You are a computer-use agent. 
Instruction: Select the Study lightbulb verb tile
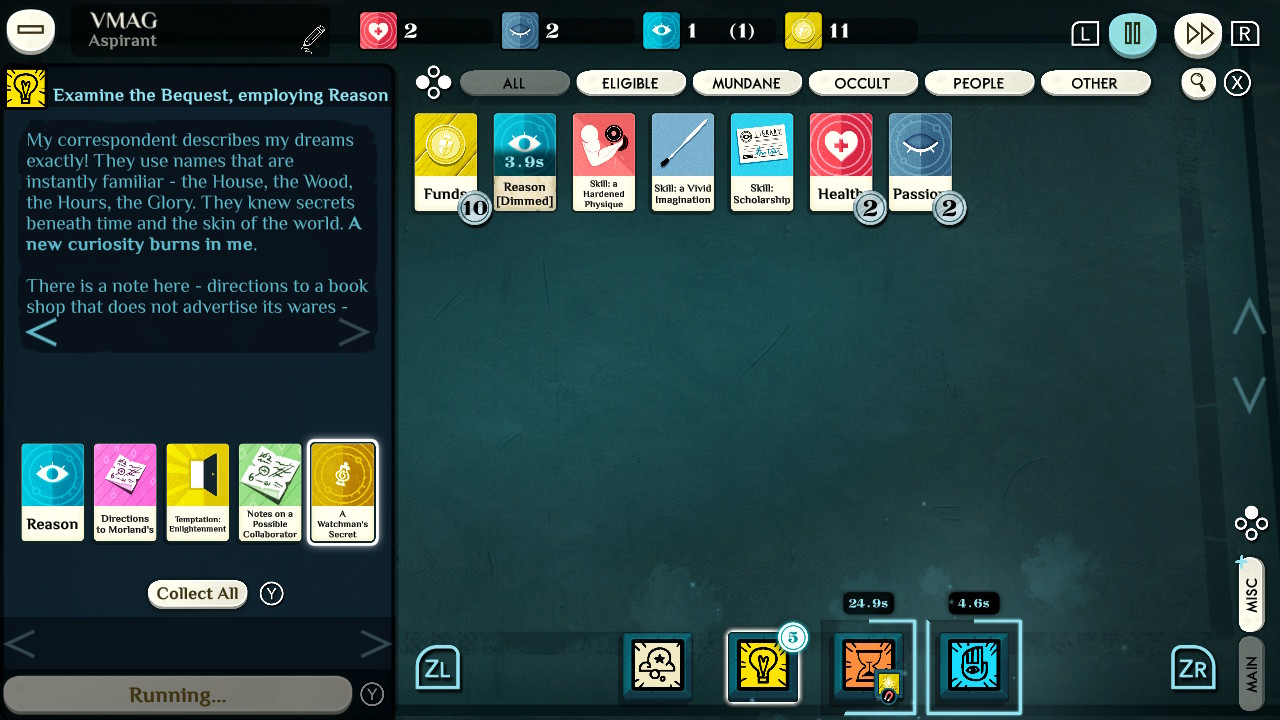tap(763, 666)
